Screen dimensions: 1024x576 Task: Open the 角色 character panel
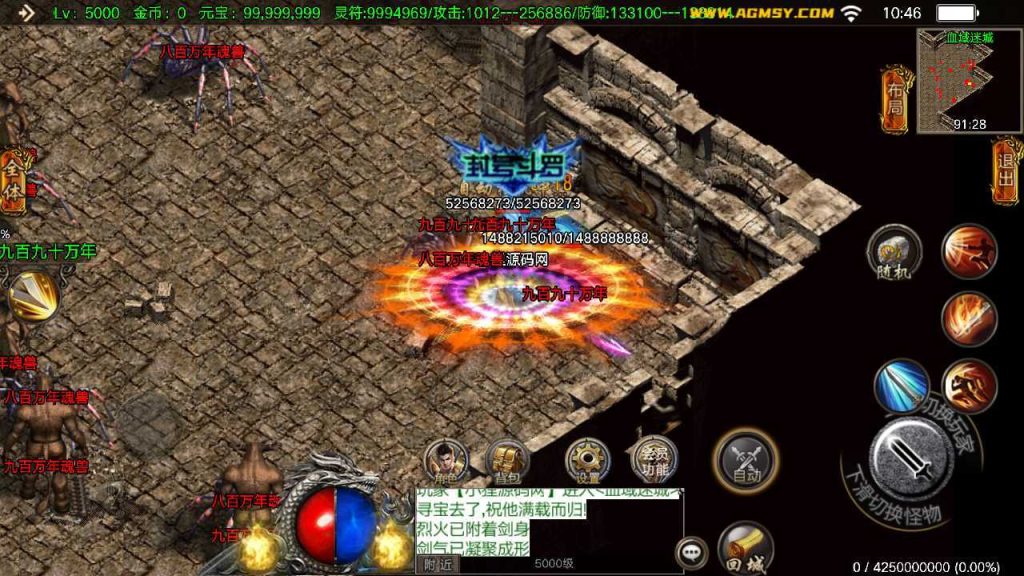[447, 461]
